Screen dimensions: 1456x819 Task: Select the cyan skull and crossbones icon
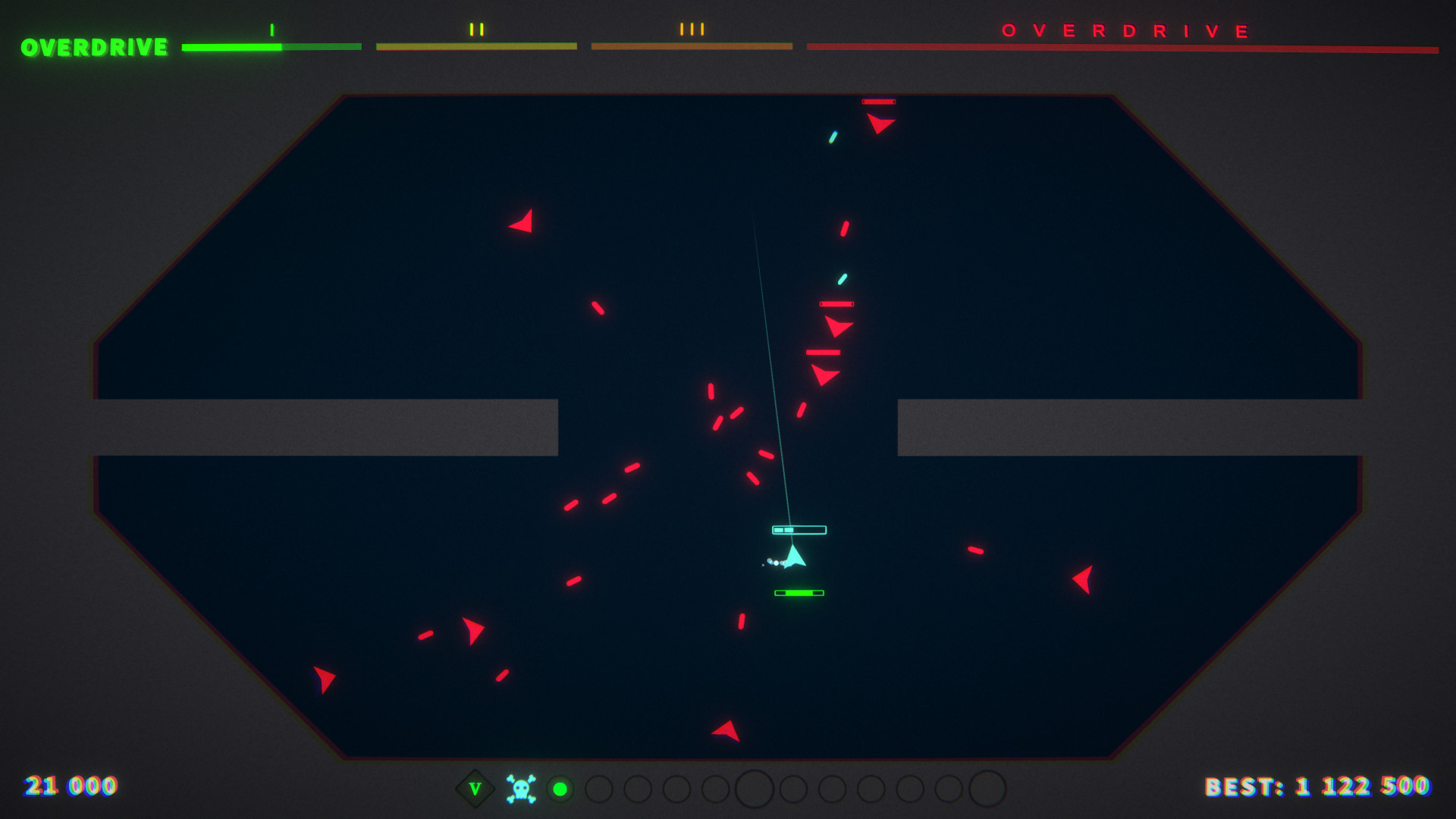click(519, 789)
